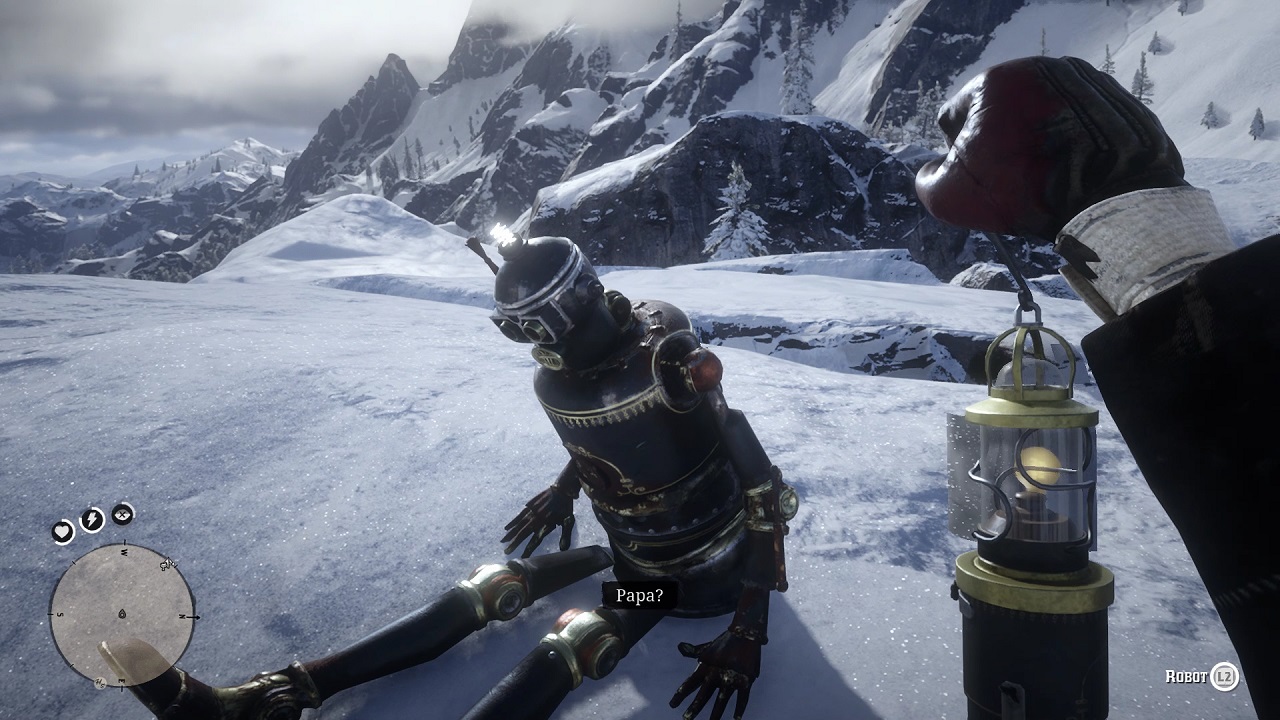This screenshot has height=720, width=1280.
Task: Select the Dead Eye core icon
Action: (x=122, y=514)
